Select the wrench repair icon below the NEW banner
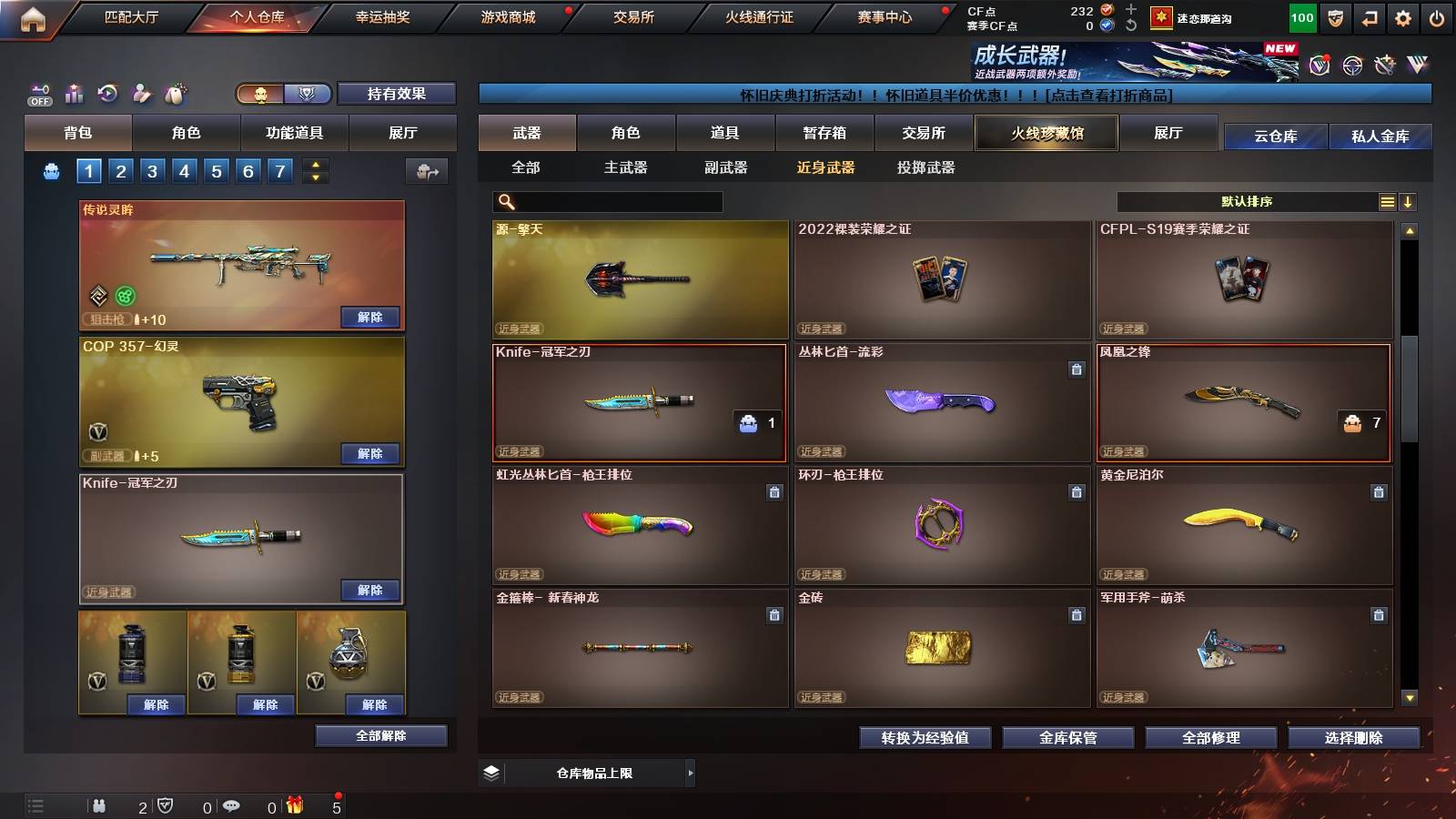 tap(1384, 64)
